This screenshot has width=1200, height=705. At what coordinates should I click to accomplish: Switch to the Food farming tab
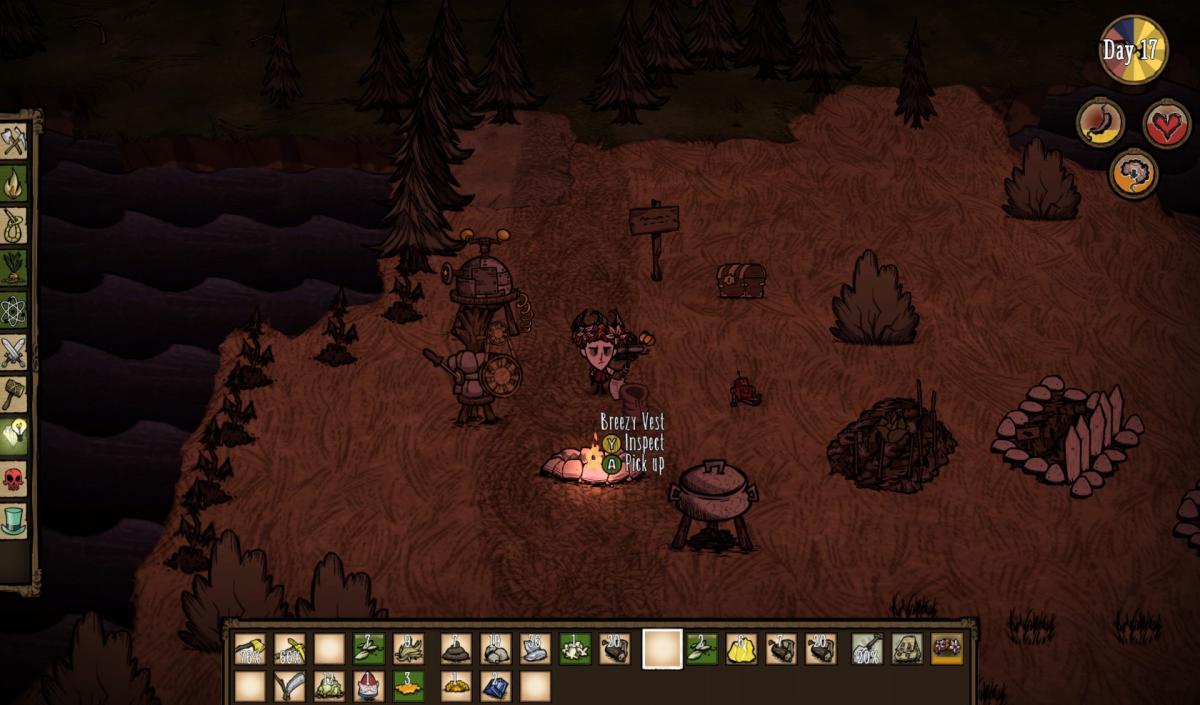pos(13,268)
